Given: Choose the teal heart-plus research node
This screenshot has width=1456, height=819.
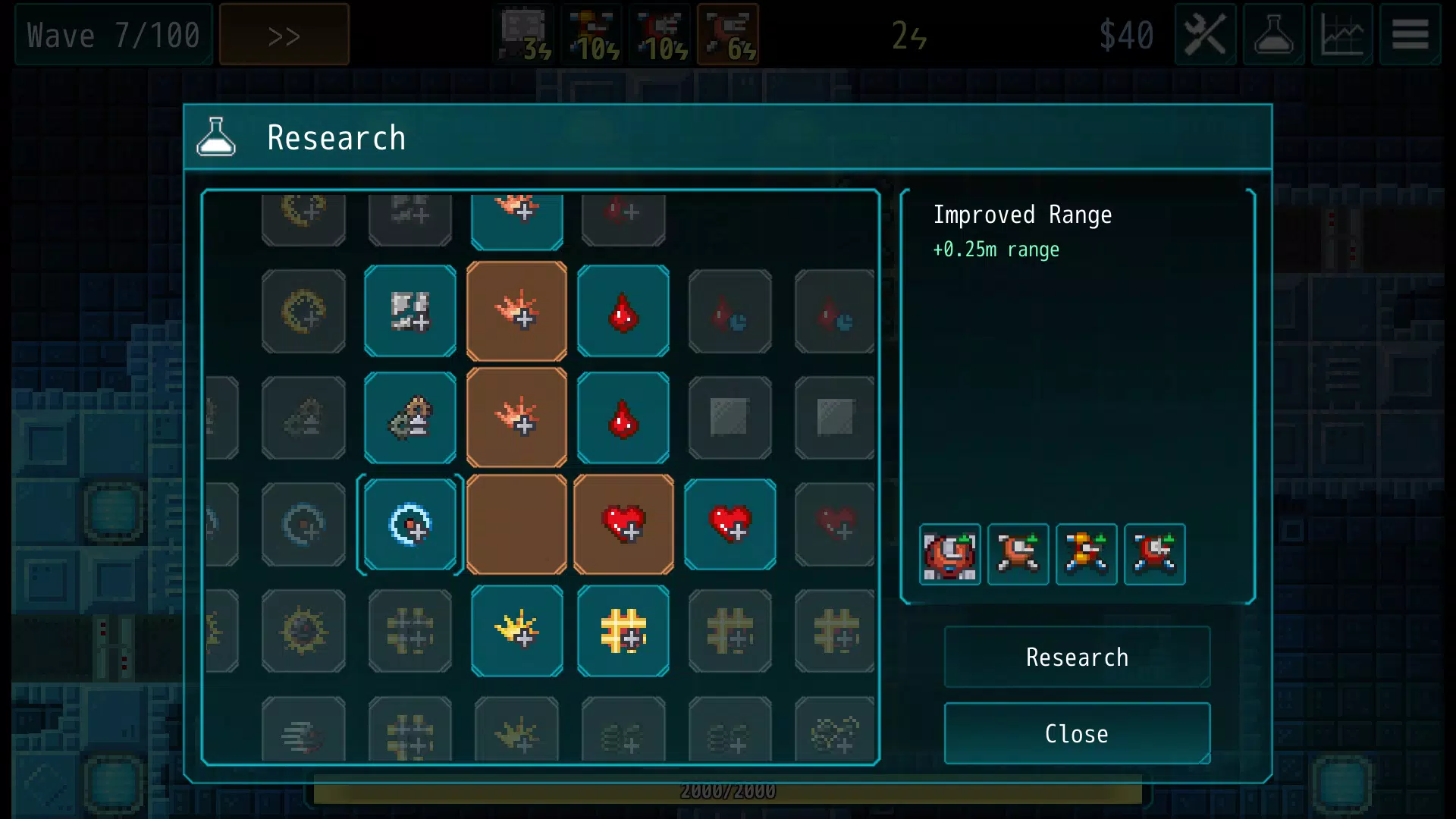Looking at the screenshot, I should click(730, 524).
